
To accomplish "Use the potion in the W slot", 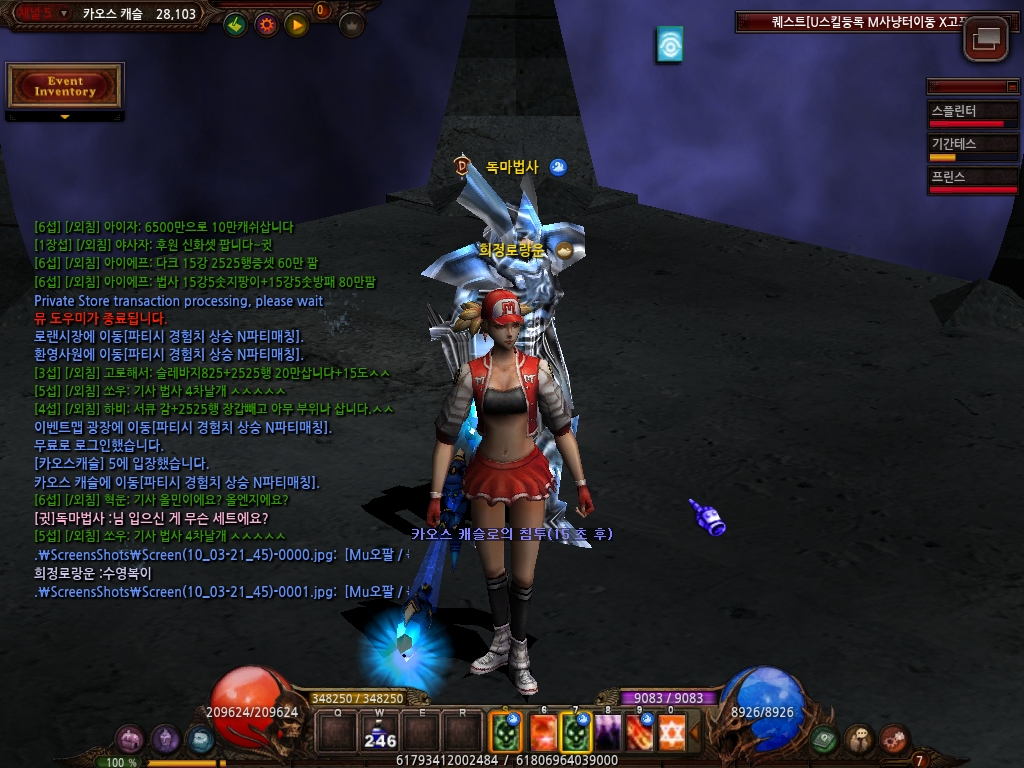I will pyautogui.click(x=380, y=732).
